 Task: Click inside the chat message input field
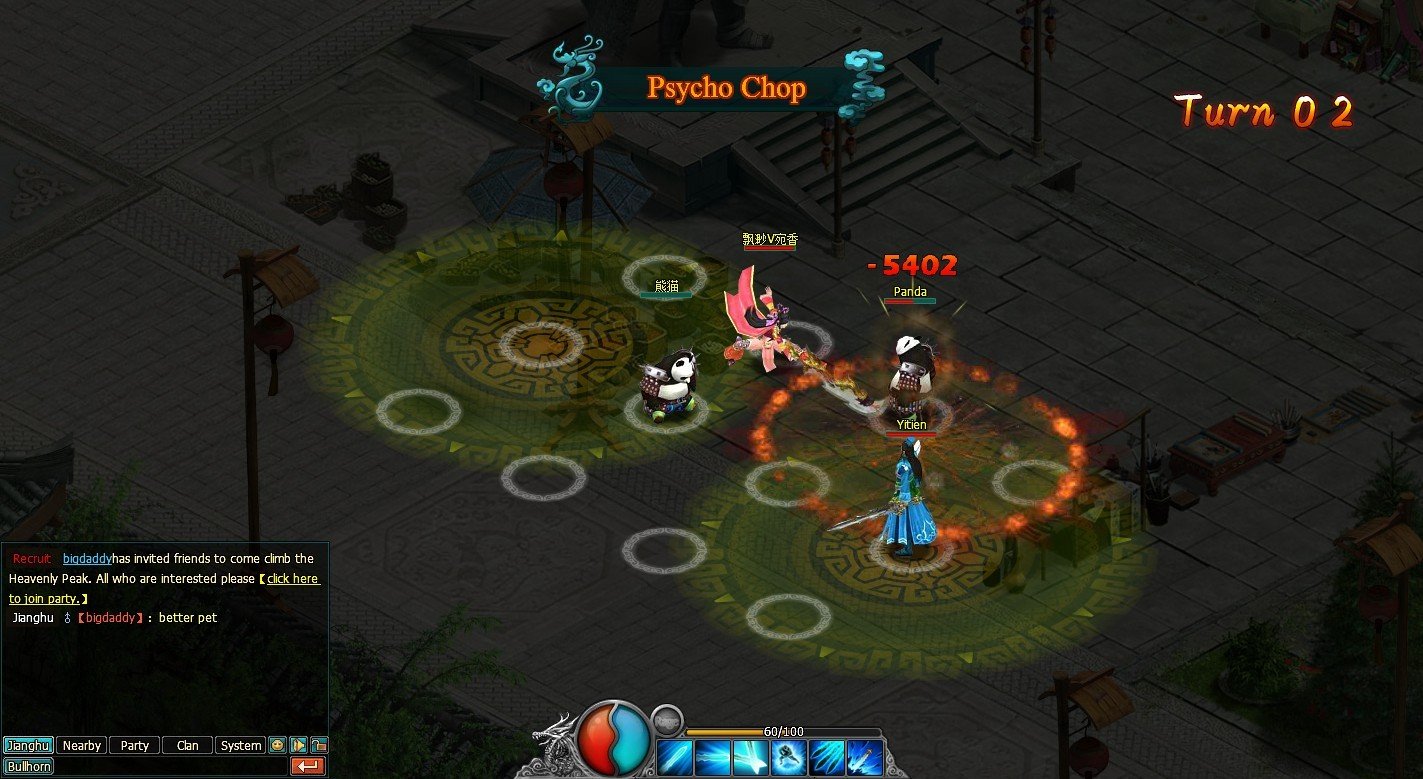[170, 766]
